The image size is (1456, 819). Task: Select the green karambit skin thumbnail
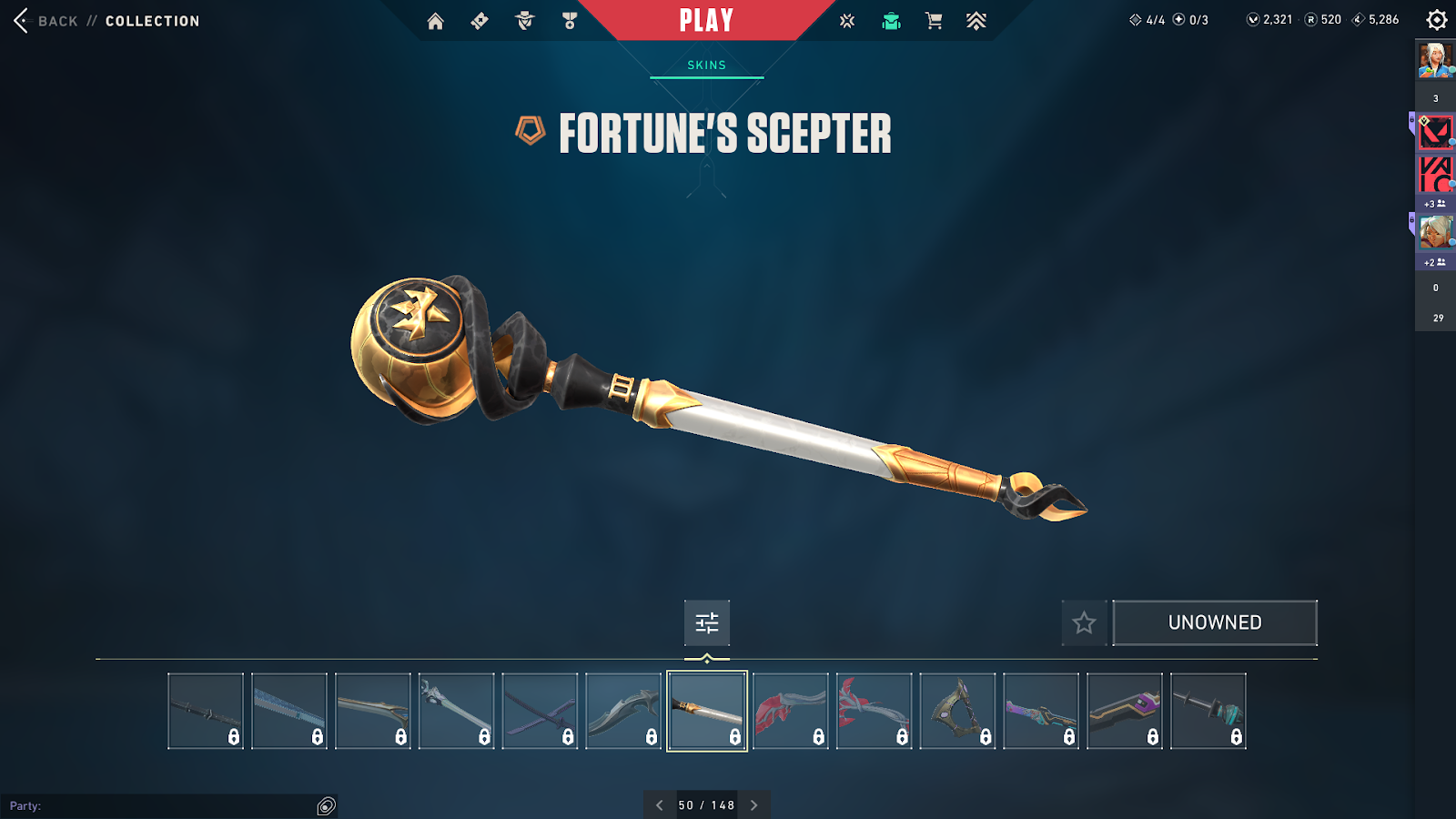[957, 711]
